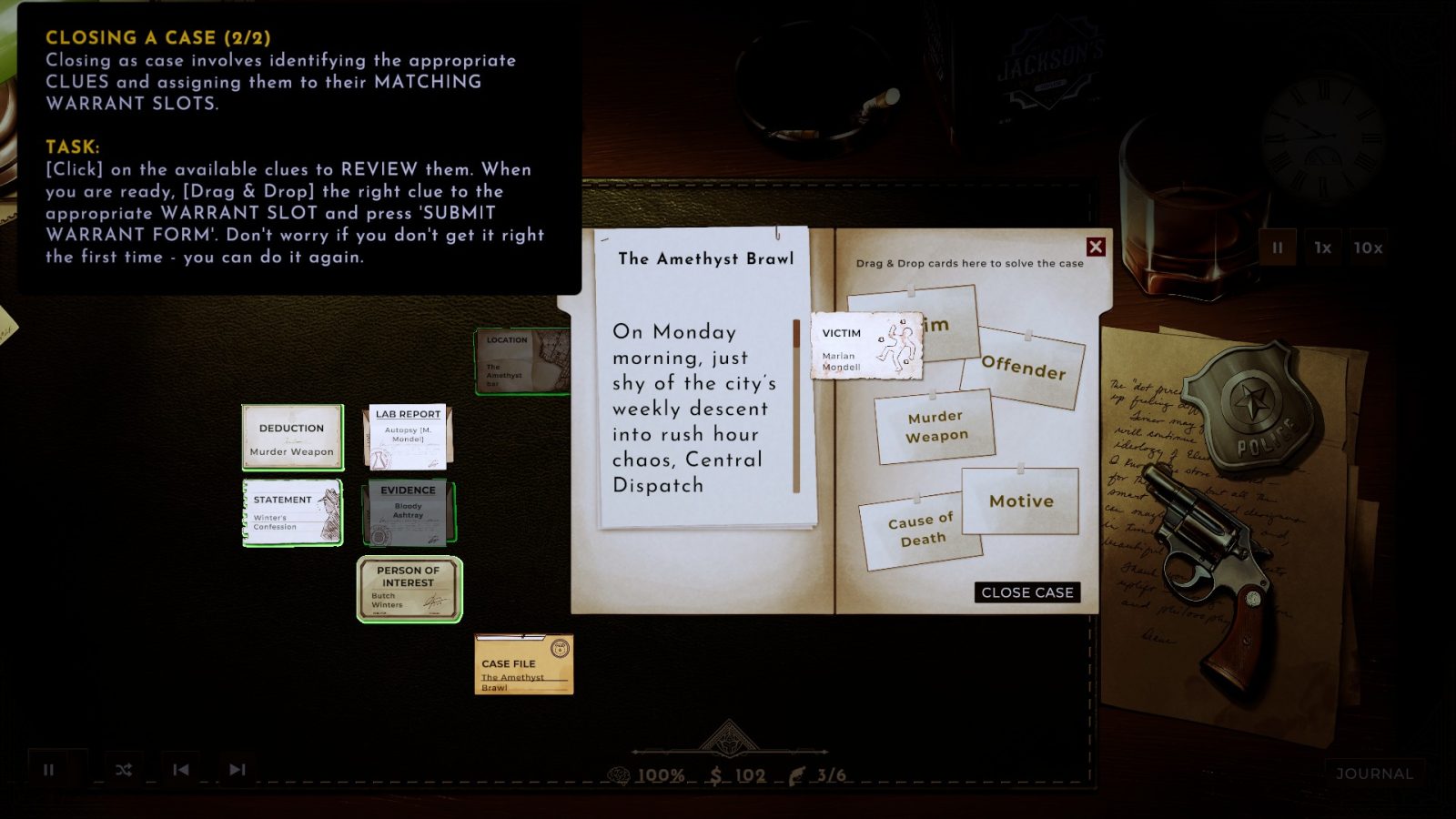The image size is (1456, 819).
Task: Open the Murder Weapon deduction card
Action: [291, 437]
